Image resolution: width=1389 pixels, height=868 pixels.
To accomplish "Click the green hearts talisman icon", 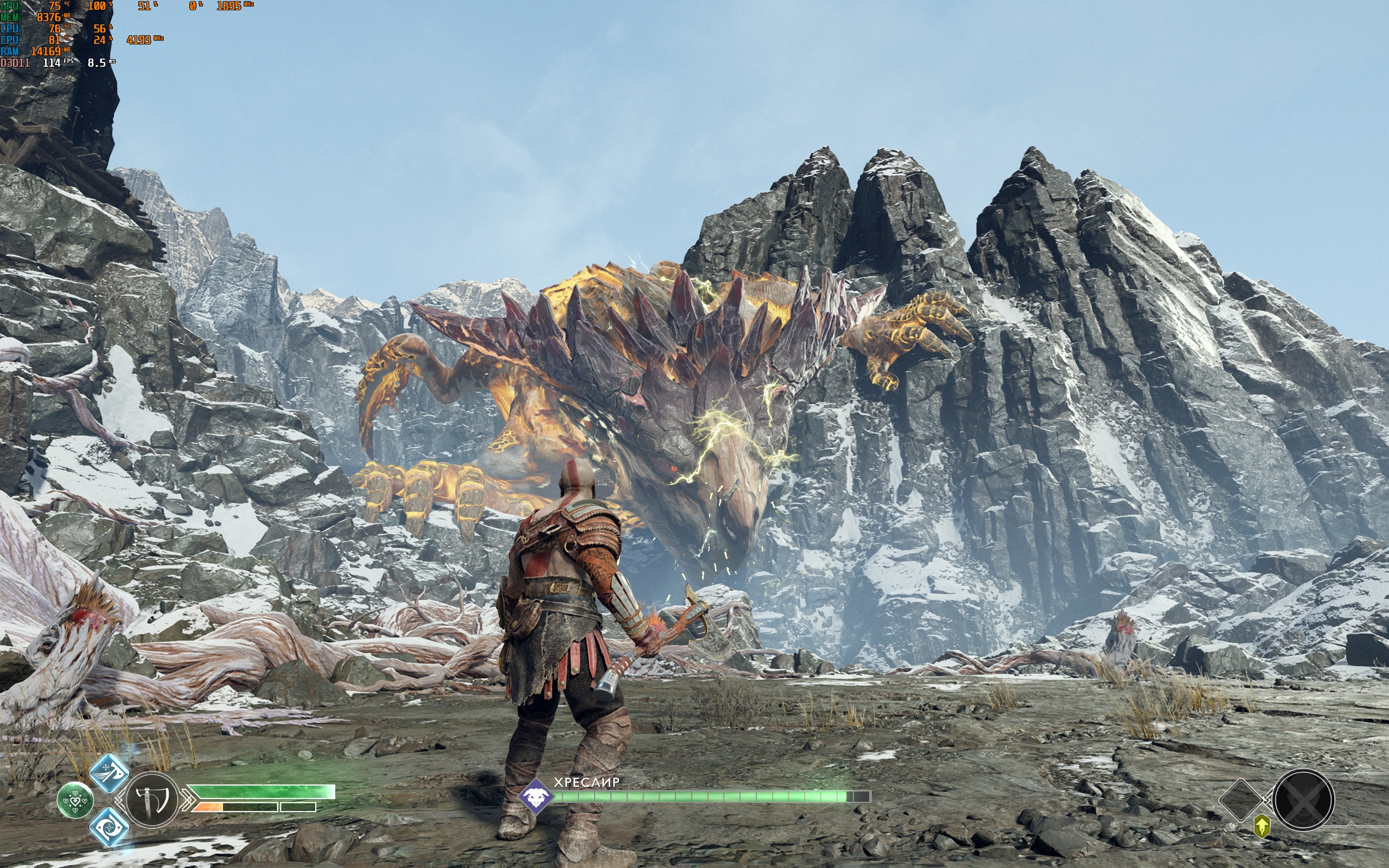I will pyautogui.click(x=75, y=800).
